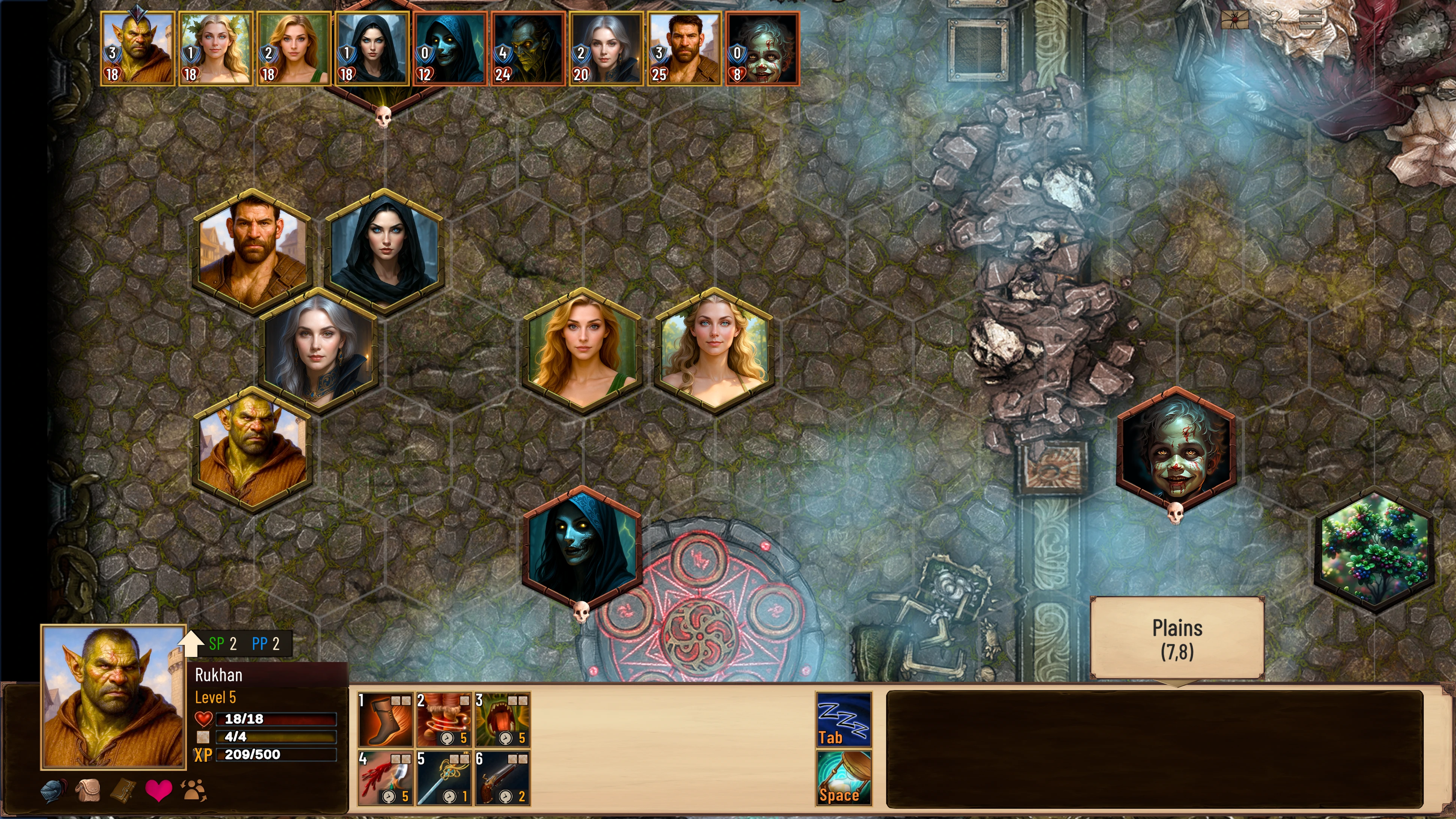Use the bloody blade attack in slot 4
Image resolution: width=1456 pixels, height=819 pixels.
(386, 778)
